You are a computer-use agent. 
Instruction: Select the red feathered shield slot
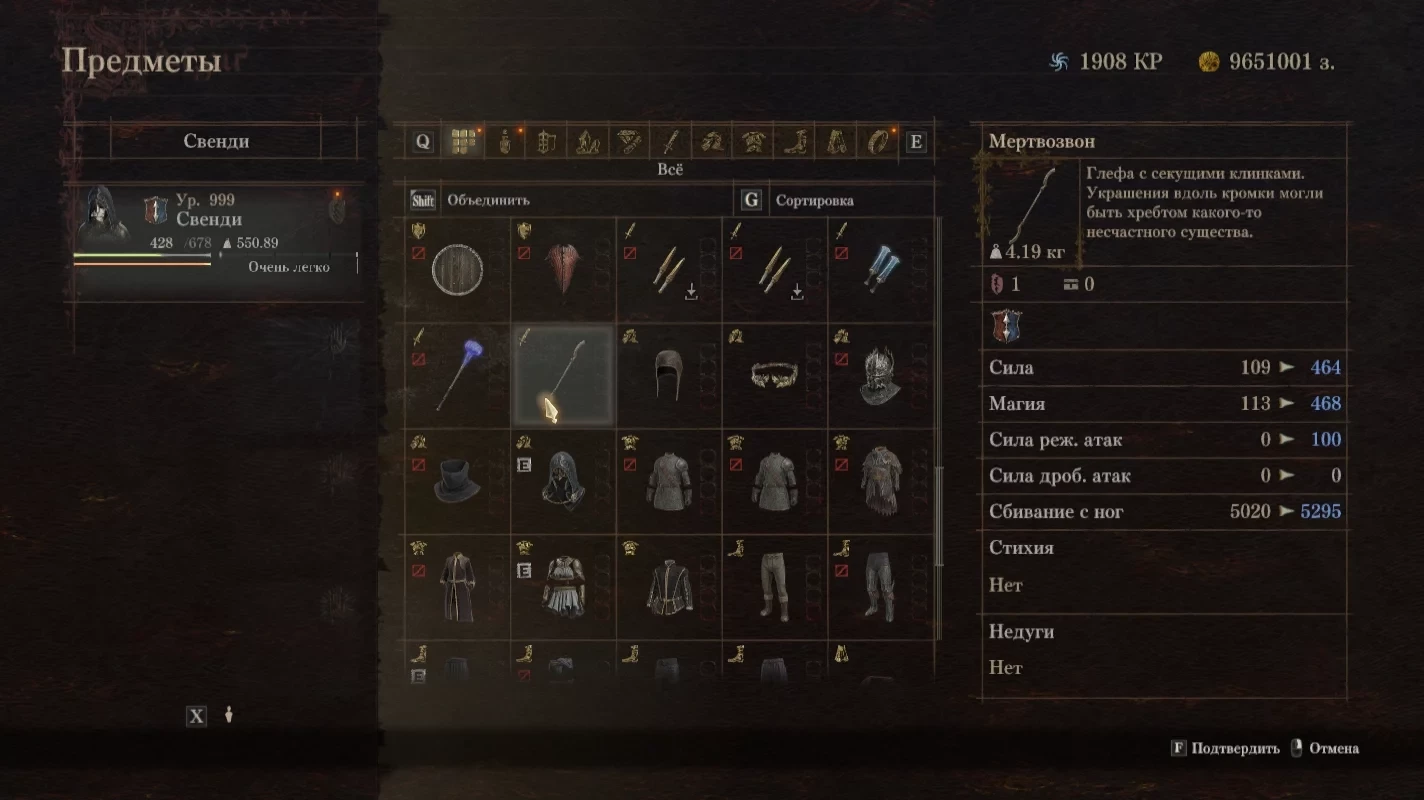[x=563, y=270]
